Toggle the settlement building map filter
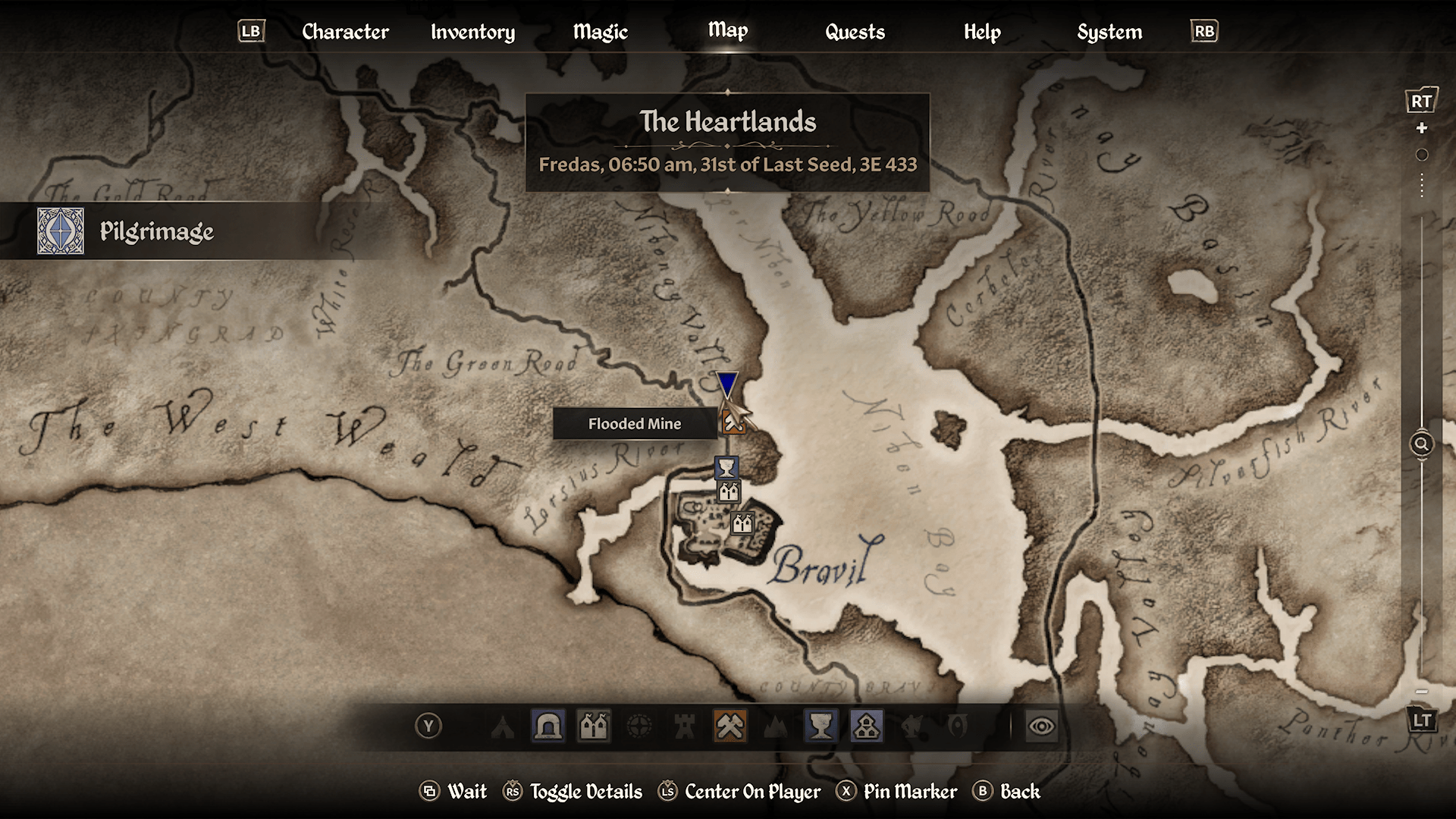The image size is (1456, 819). point(866,726)
